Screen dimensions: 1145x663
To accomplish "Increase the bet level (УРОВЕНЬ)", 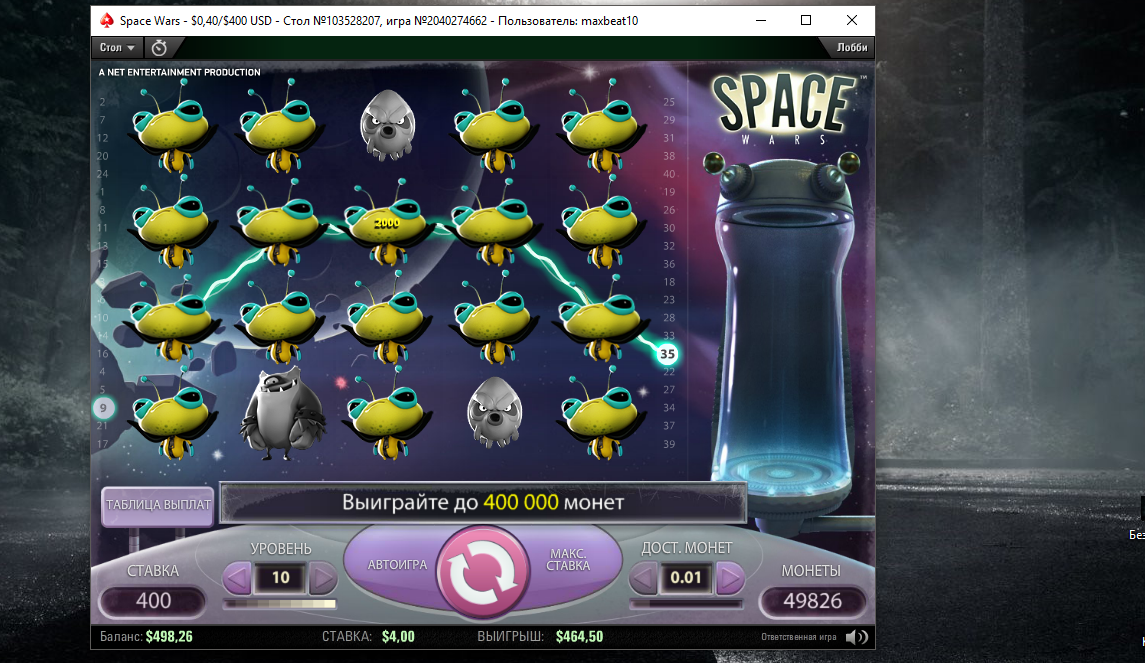I will tap(322, 578).
